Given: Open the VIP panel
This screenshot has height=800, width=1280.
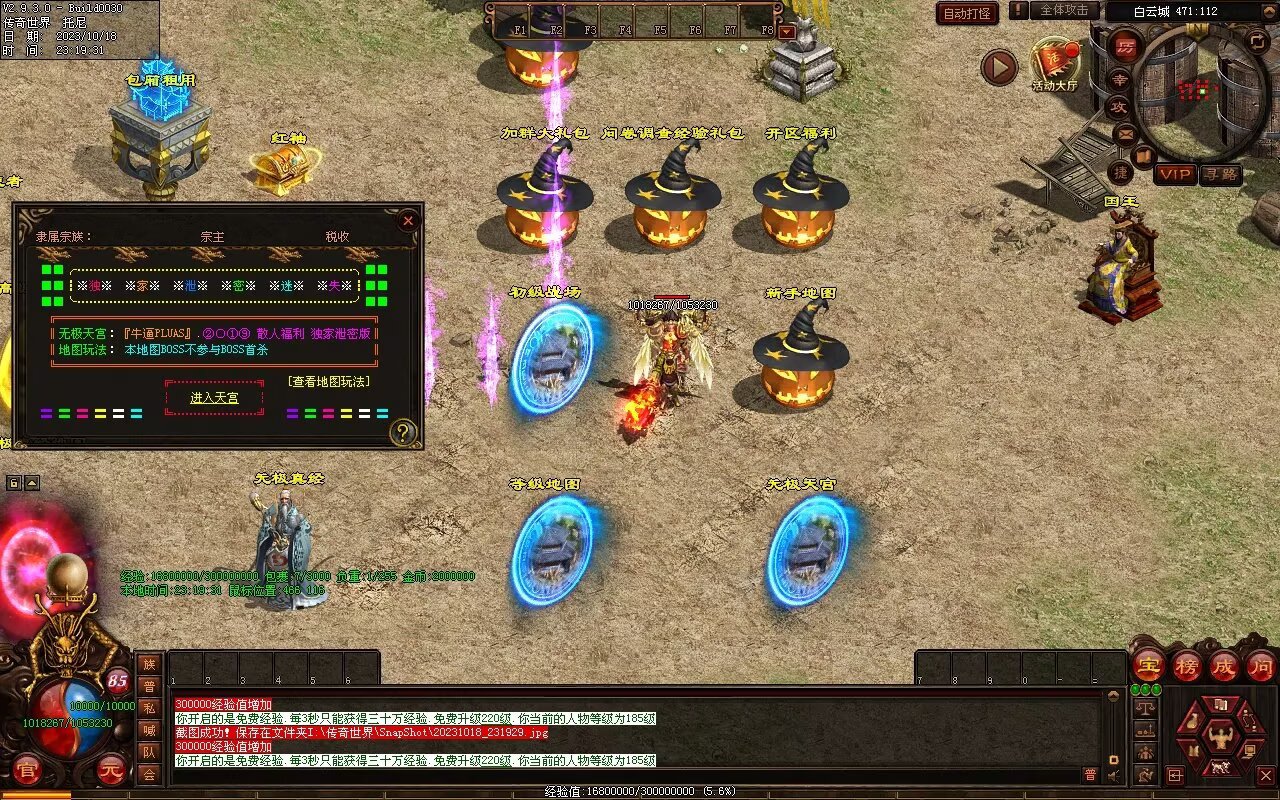Looking at the screenshot, I should pyautogui.click(x=1175, y=174).
